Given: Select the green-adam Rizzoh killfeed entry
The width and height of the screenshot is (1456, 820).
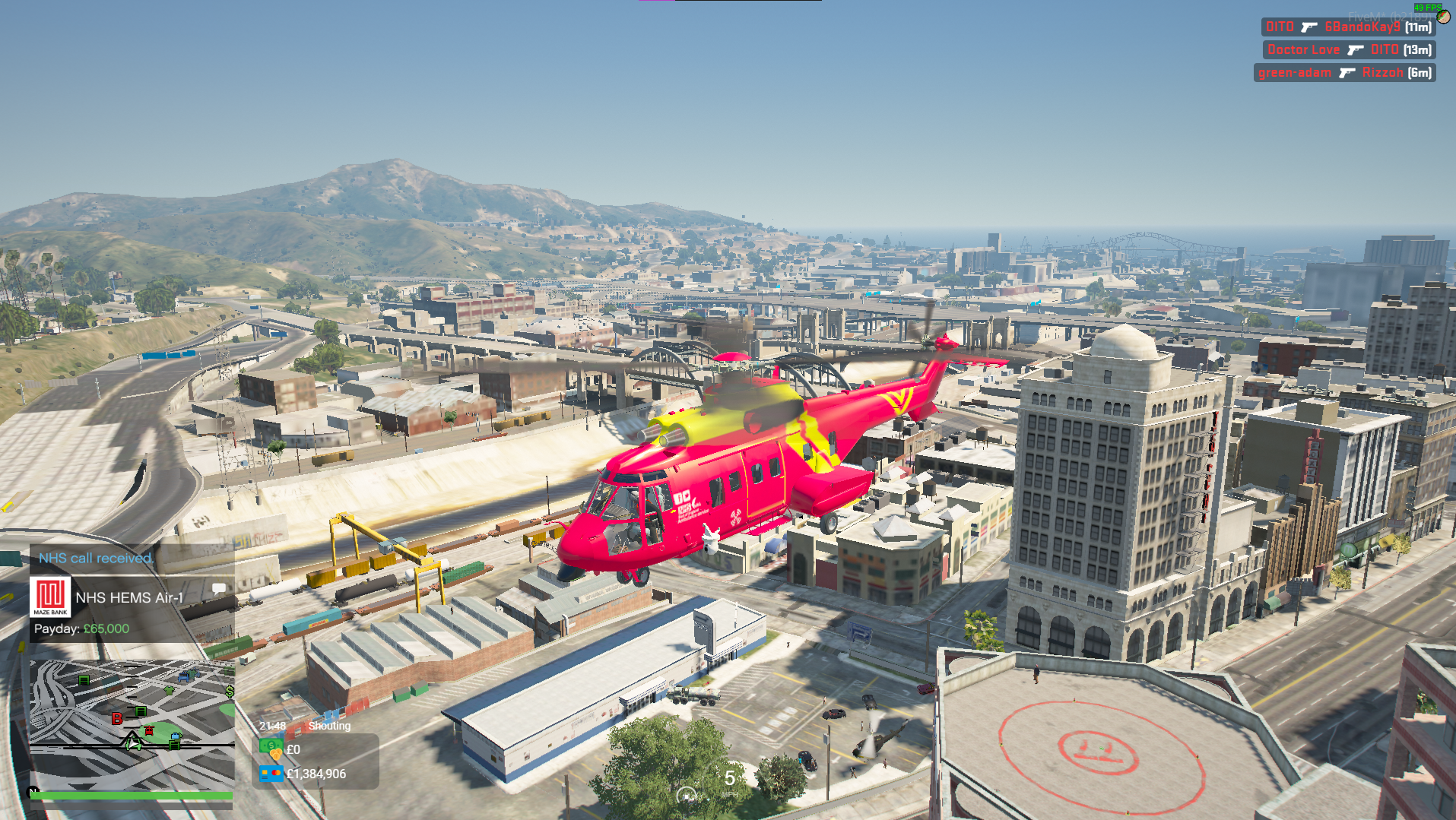Looking at the screenshot, I should point(1343,72).
